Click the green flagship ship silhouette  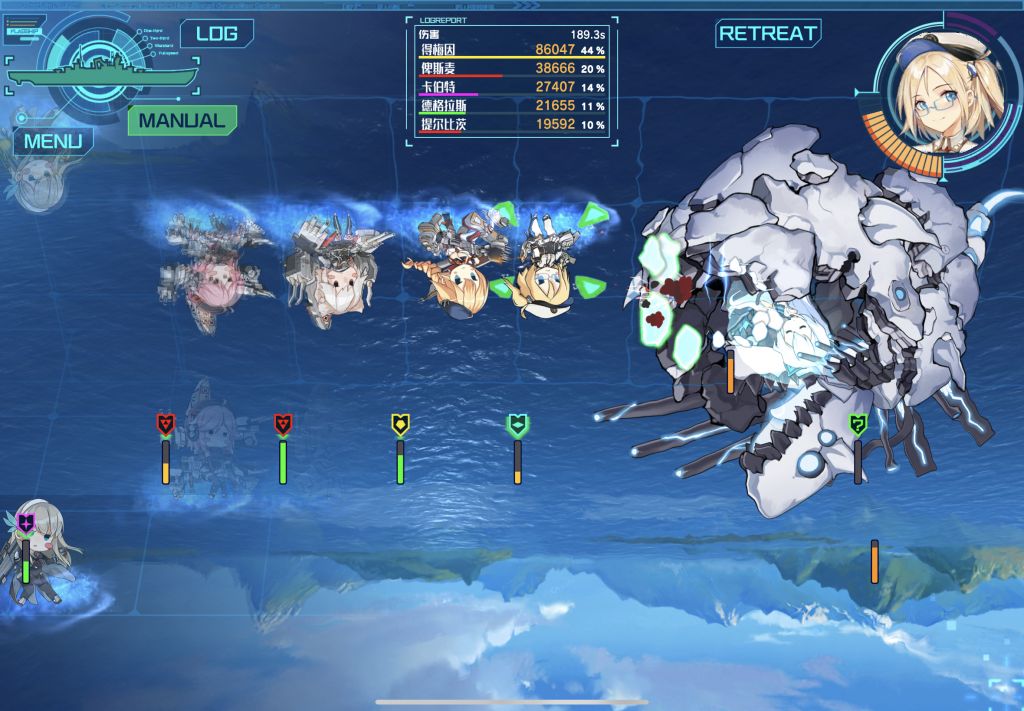click(100, 74)
